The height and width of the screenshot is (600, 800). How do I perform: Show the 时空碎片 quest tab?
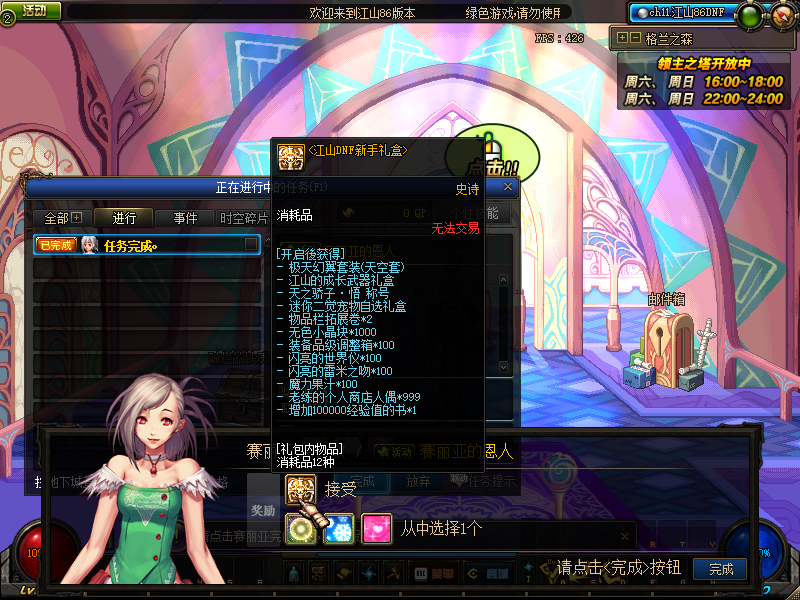(244, 218)
